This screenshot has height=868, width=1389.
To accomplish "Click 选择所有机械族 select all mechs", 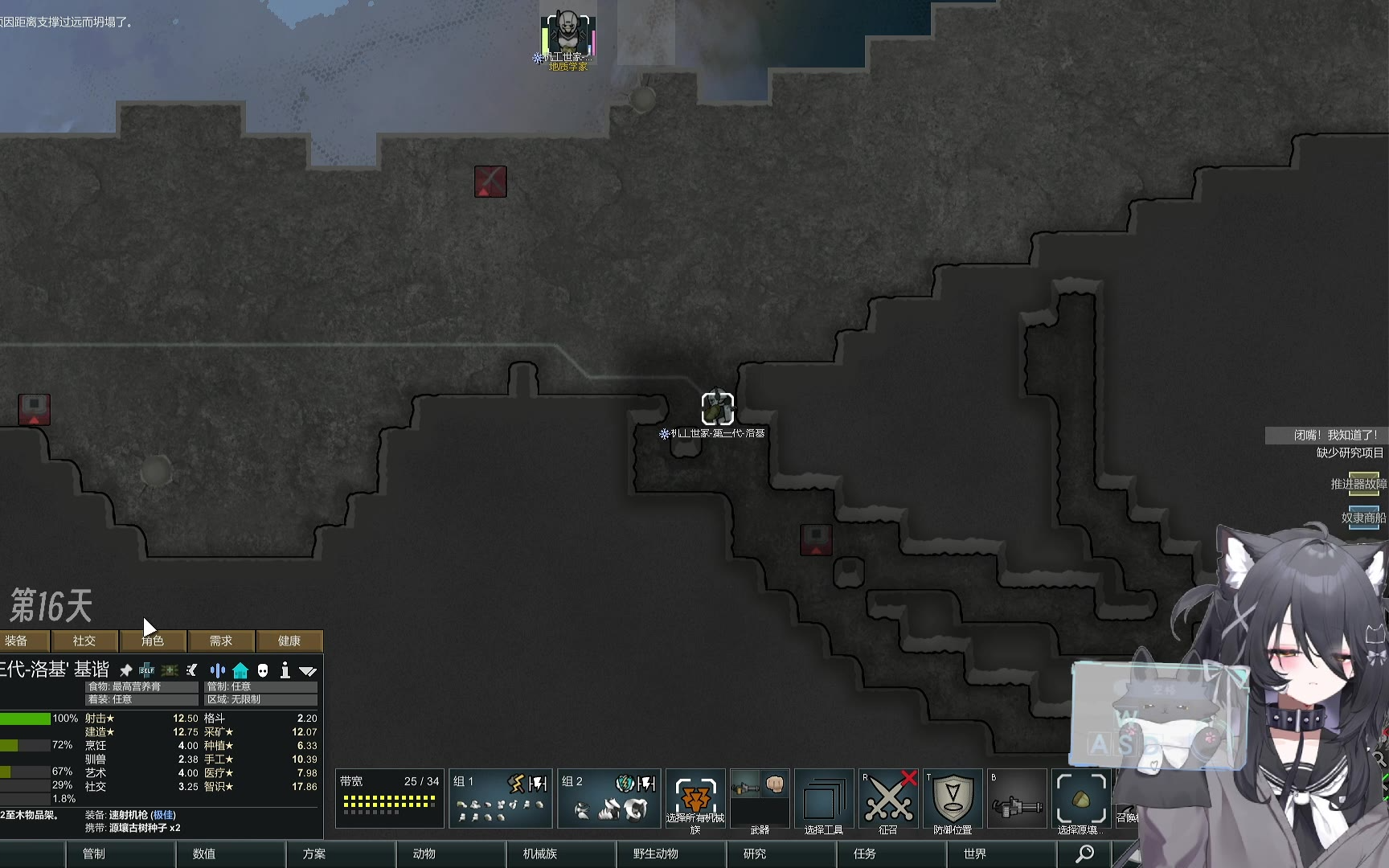I will (695, 798).
